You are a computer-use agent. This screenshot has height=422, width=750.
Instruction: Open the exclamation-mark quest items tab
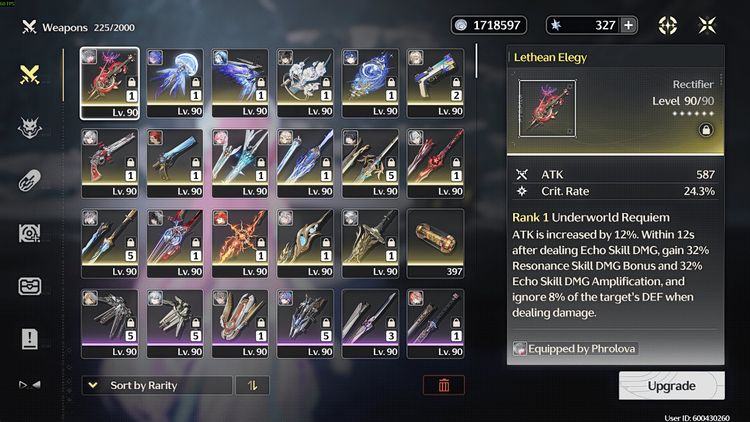coord(29,339)
